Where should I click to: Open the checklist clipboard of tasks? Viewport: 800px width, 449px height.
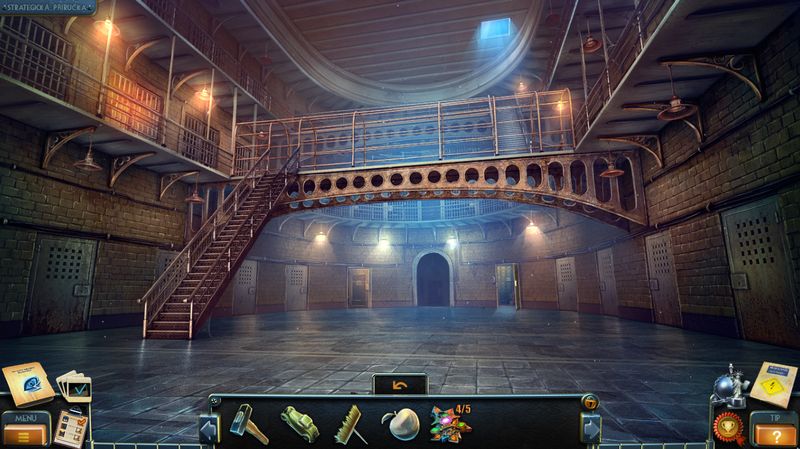pyautogui.click(x=69, y=427)
